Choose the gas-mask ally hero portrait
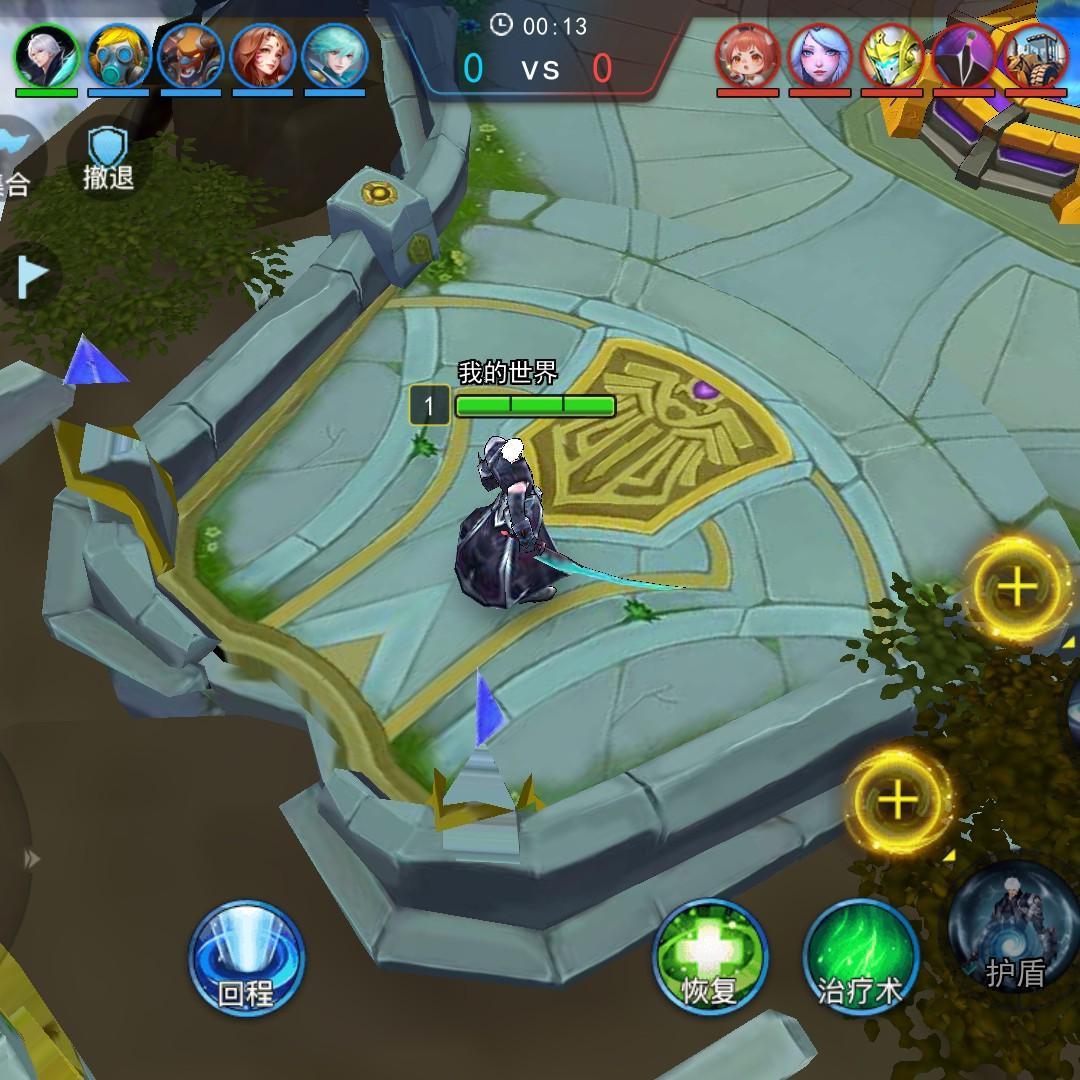The height and width of the screenshot is (1080, 1080). coord(118,56)
